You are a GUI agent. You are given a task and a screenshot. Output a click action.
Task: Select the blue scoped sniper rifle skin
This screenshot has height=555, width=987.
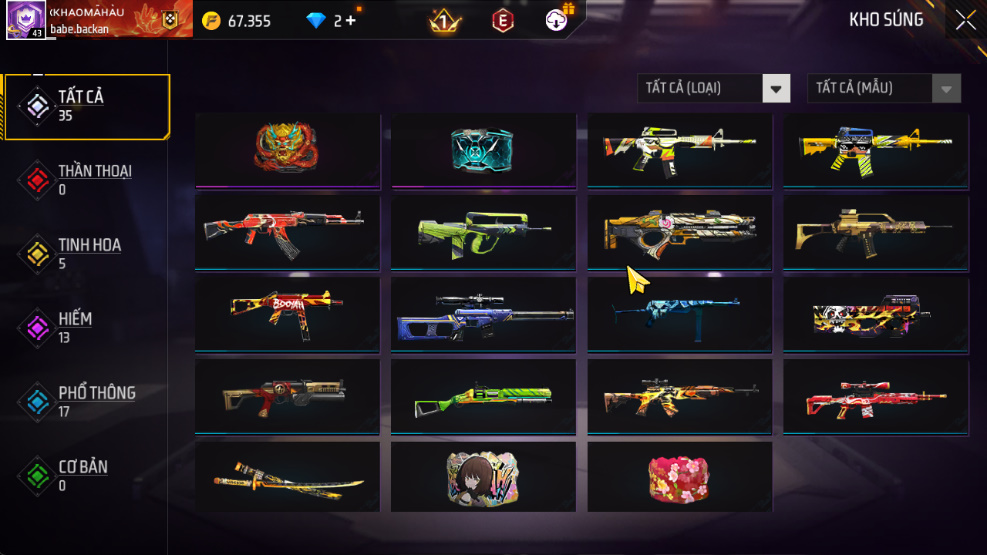(483, 312)
